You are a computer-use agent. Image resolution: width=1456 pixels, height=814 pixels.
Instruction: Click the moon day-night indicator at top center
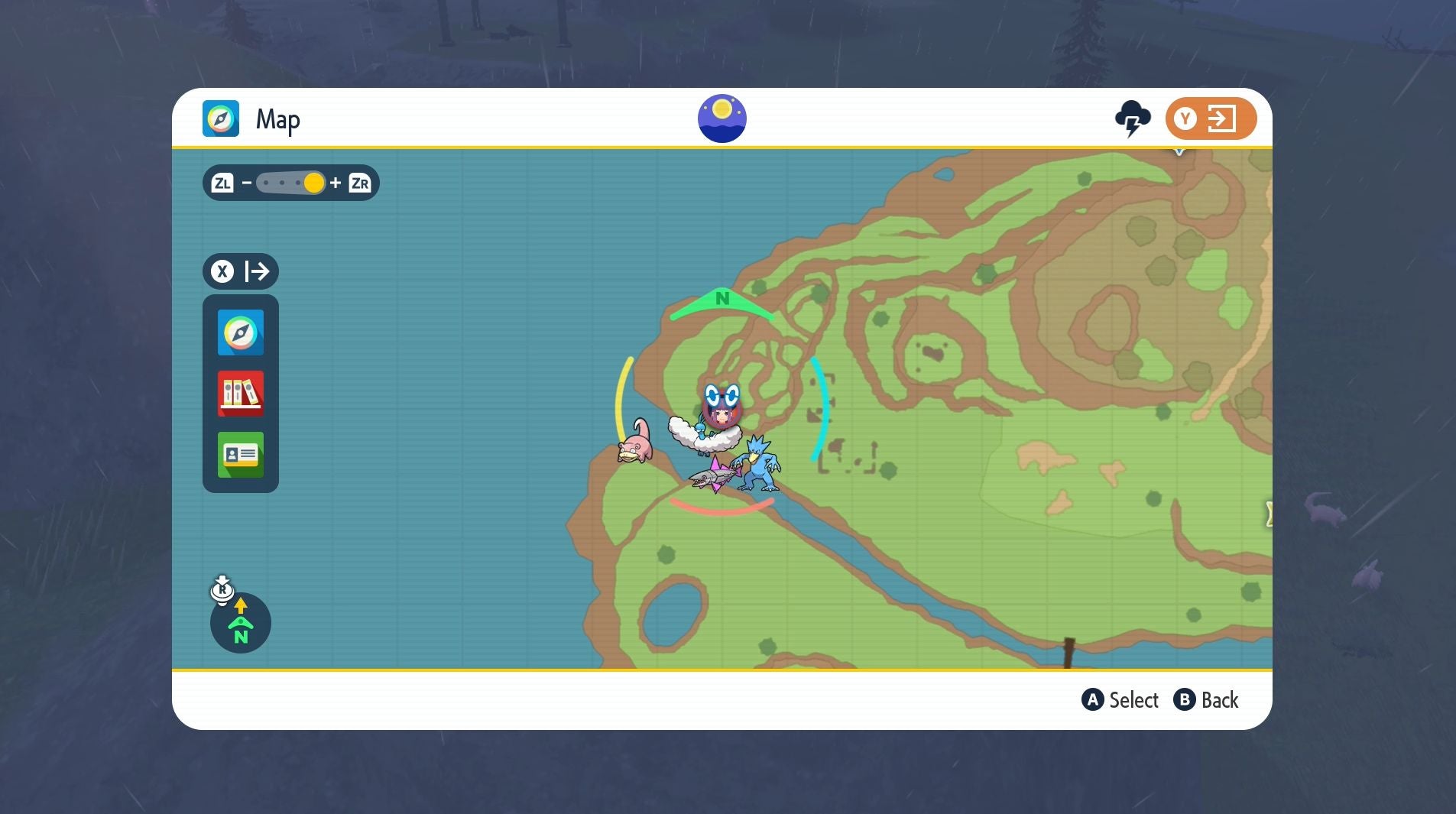[722, 117]
